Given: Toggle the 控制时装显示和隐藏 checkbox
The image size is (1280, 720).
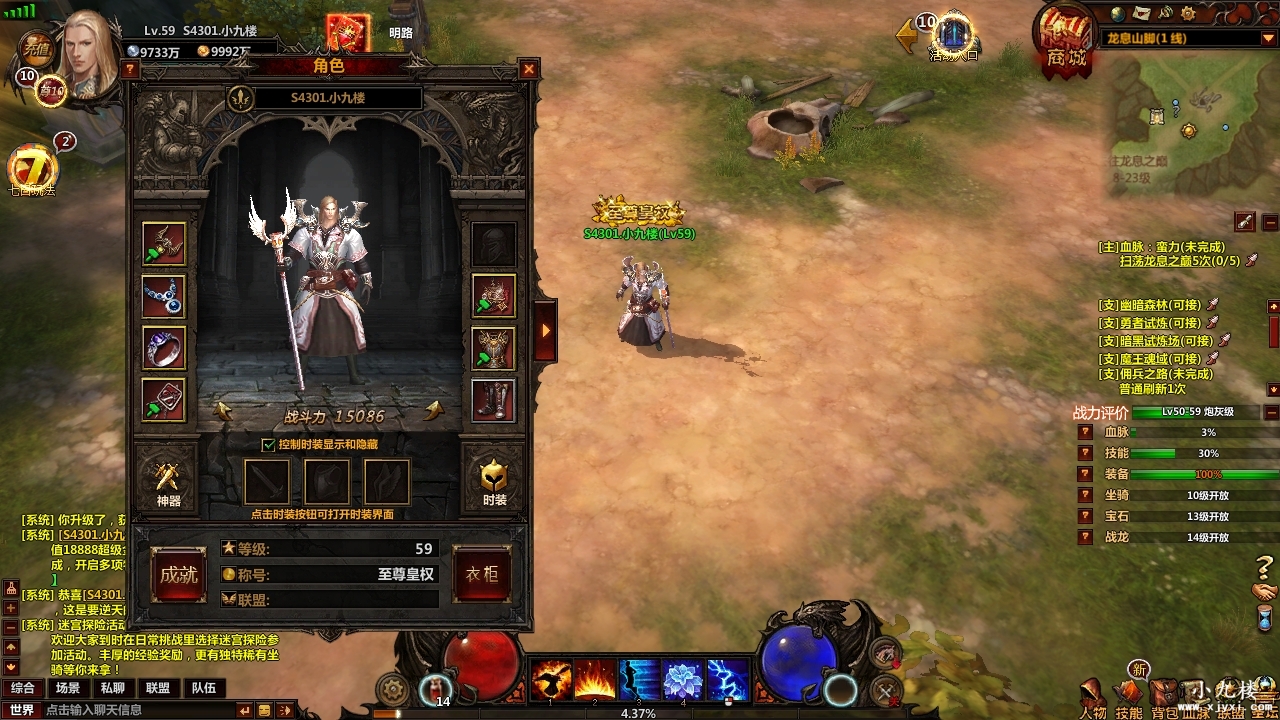Looking at the screenshot, I should [x=268, y=444].
